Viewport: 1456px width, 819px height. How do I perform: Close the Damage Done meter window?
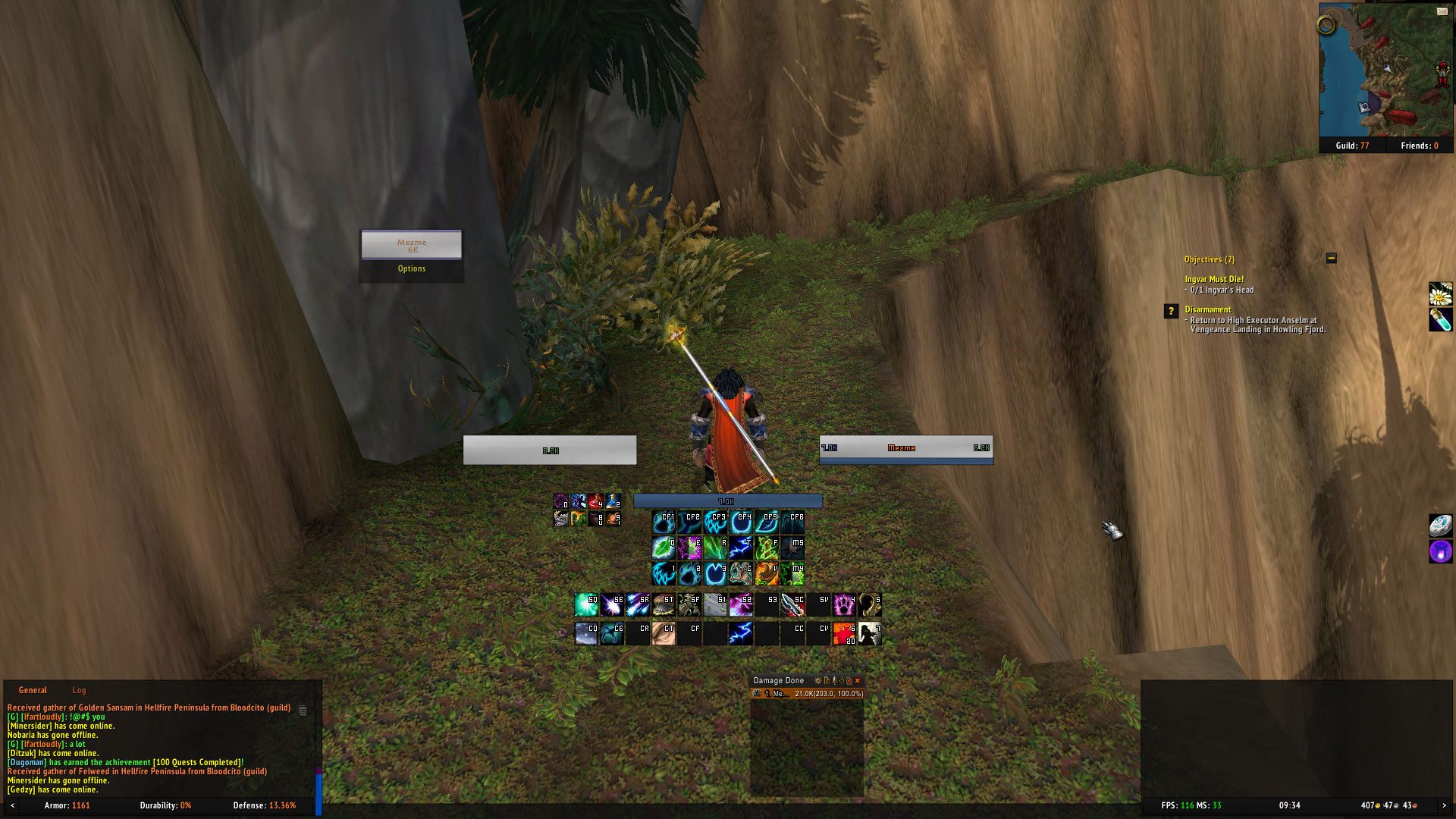(858, 681)
